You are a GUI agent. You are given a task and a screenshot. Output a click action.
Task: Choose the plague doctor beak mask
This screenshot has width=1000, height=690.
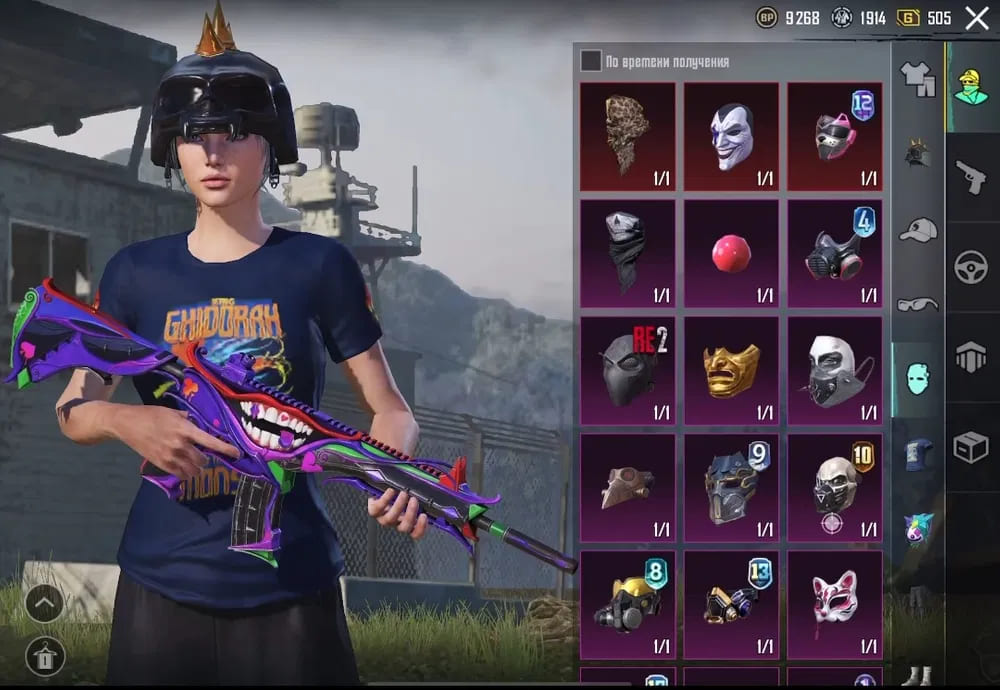point(628,487)
